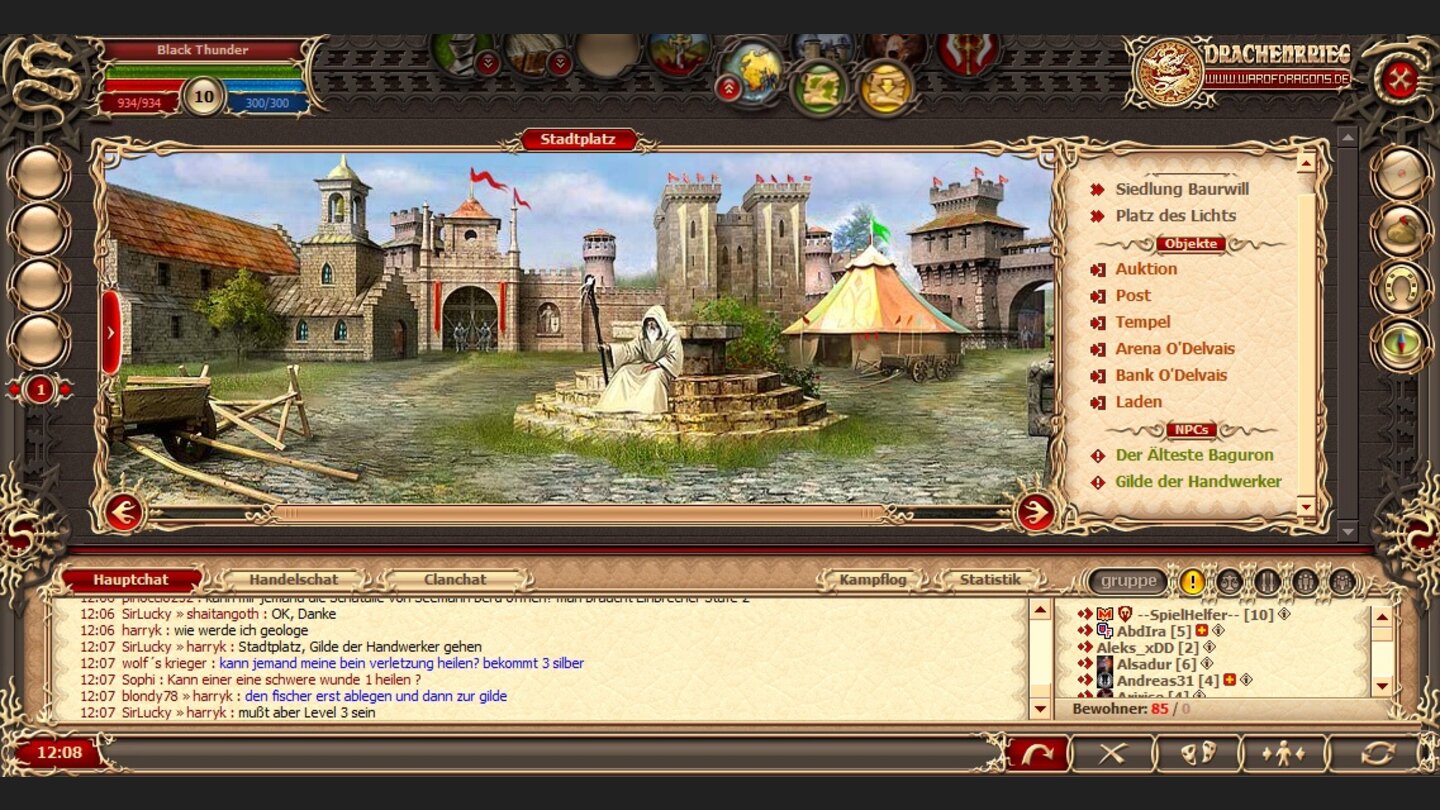This screenshot has width=1440, height=810.
Task: Click the scales icon above player list
Action: pos(1231,582)
